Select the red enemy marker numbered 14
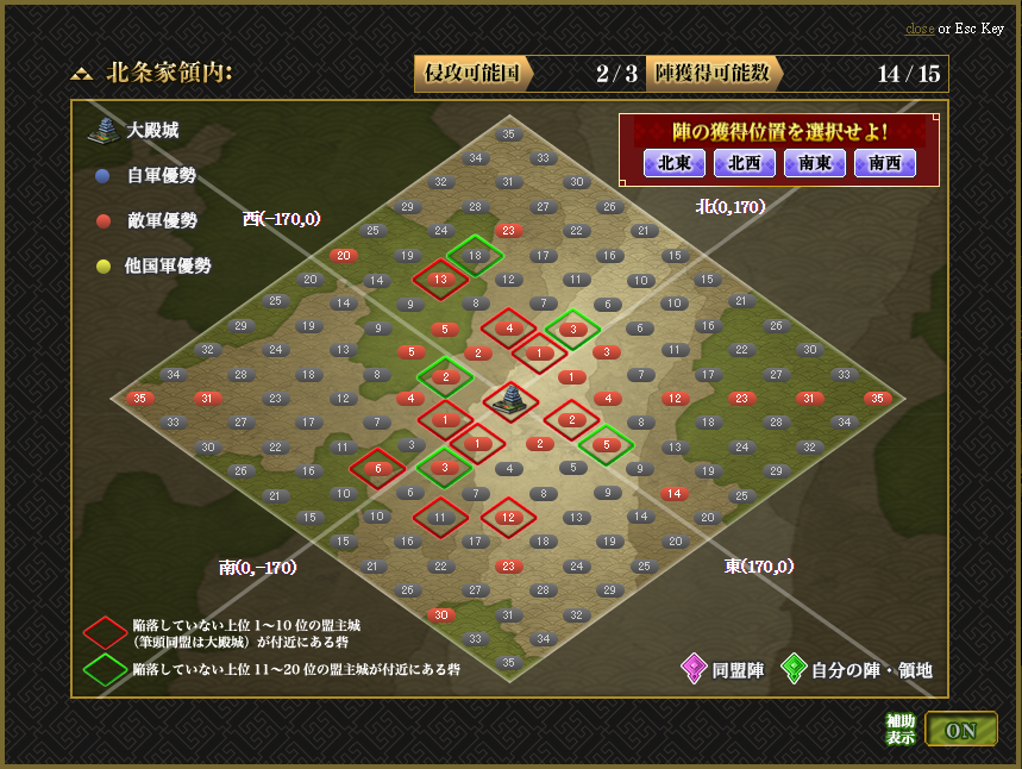Image resolution: width=1022 pixels, height=769 pixels. [x=674, y=494]
